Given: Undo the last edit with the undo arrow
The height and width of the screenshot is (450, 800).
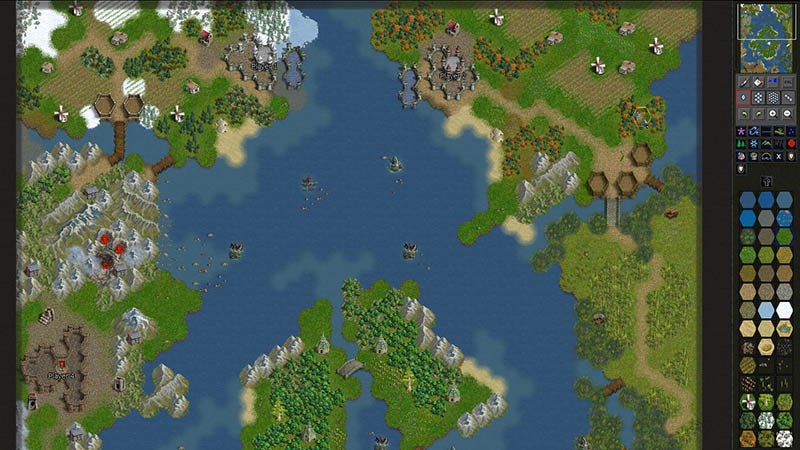Looking at the screenshot, I should click(743, 114).
